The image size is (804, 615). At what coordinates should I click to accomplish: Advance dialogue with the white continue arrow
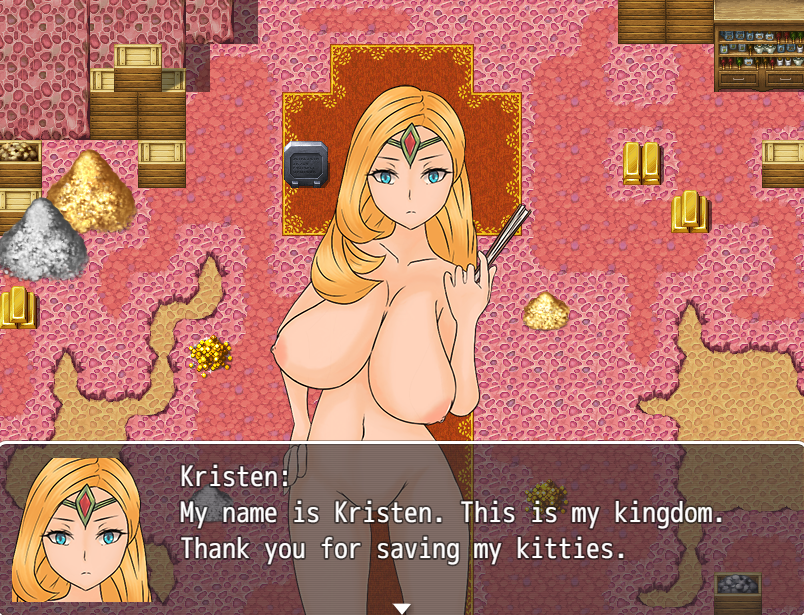(401, 607)
